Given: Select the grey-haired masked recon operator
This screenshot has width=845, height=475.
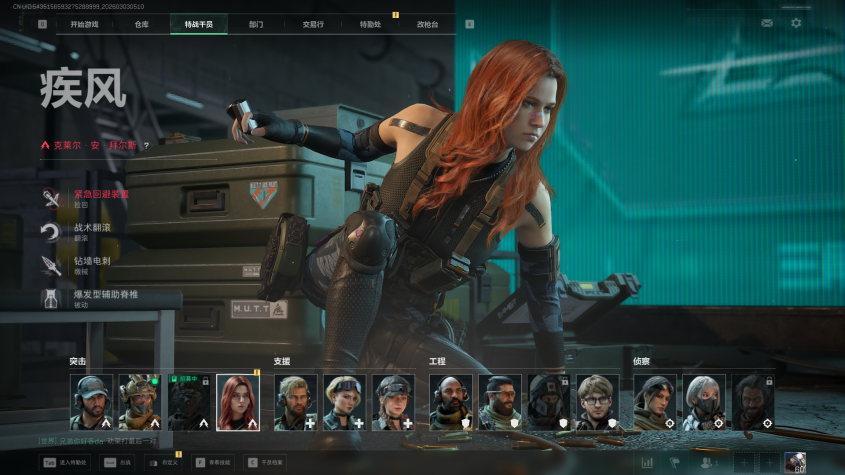Looking at the screenshot, I should pyautogui.click(x=704, y=402).
